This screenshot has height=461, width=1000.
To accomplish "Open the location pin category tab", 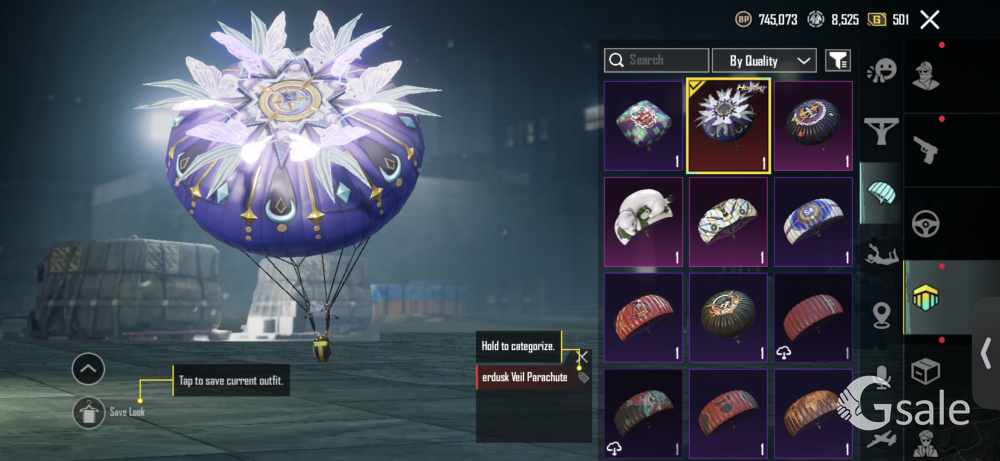I will coord(882,314).
